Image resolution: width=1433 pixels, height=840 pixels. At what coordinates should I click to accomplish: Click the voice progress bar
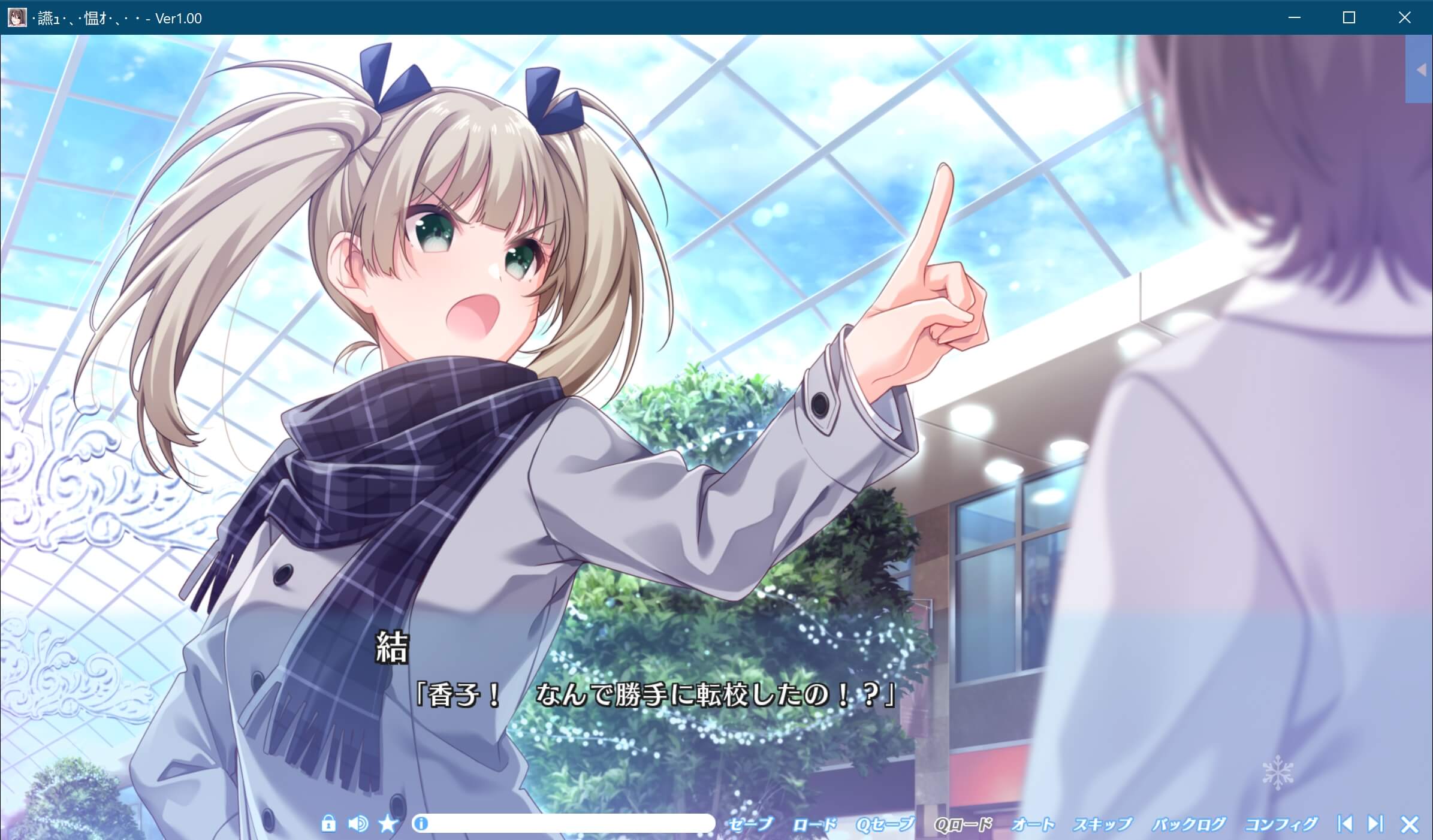click(x=563, y=824)
